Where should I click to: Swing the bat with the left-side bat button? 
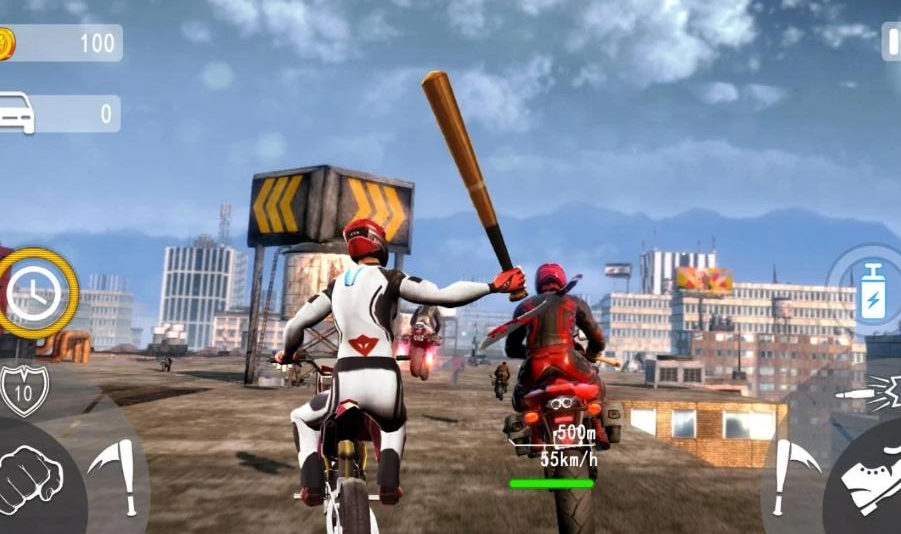116,476
